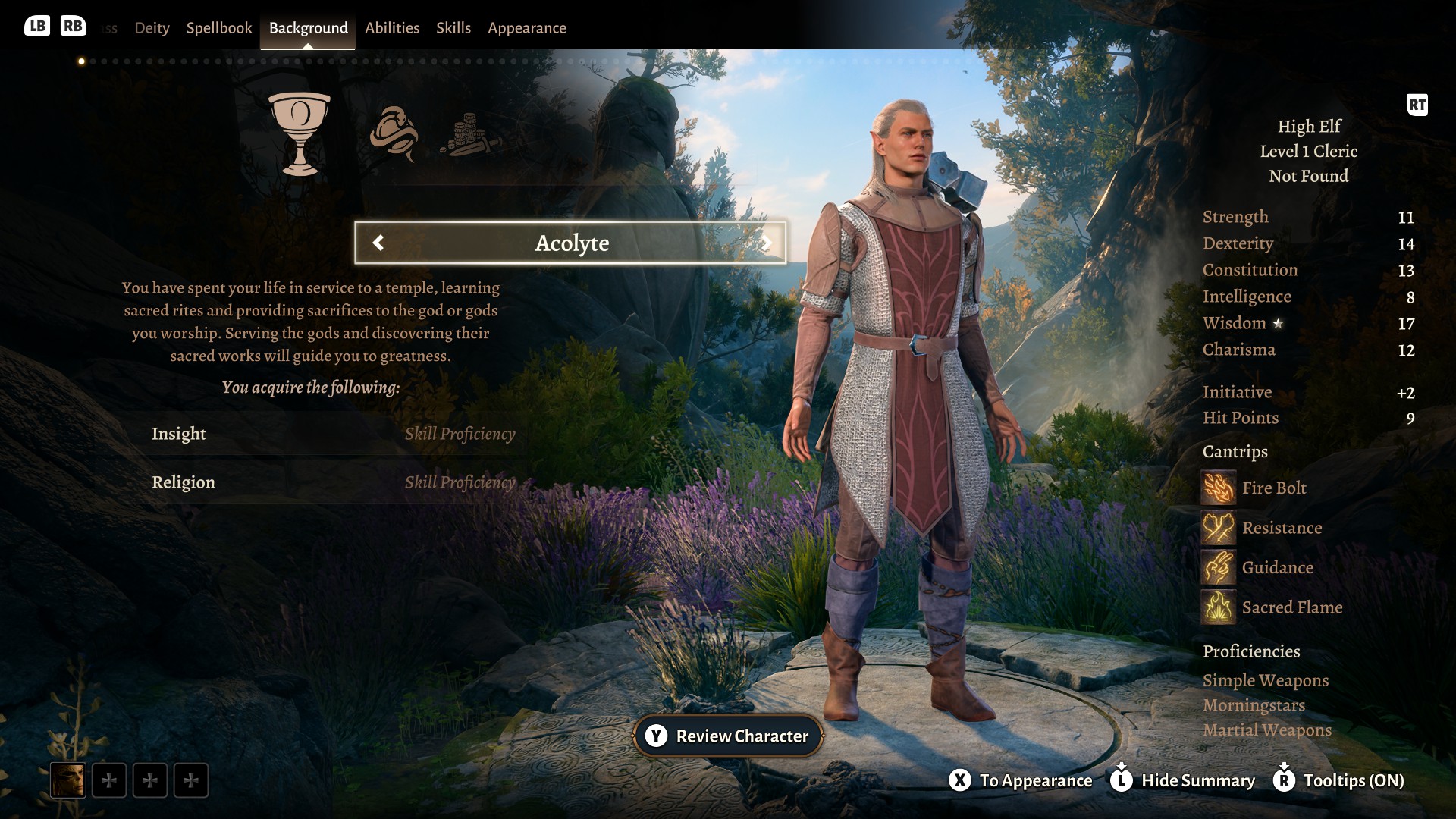The image size is (1456, 819).
Task: Click the right arrow to next background
Action: [767, 243]
